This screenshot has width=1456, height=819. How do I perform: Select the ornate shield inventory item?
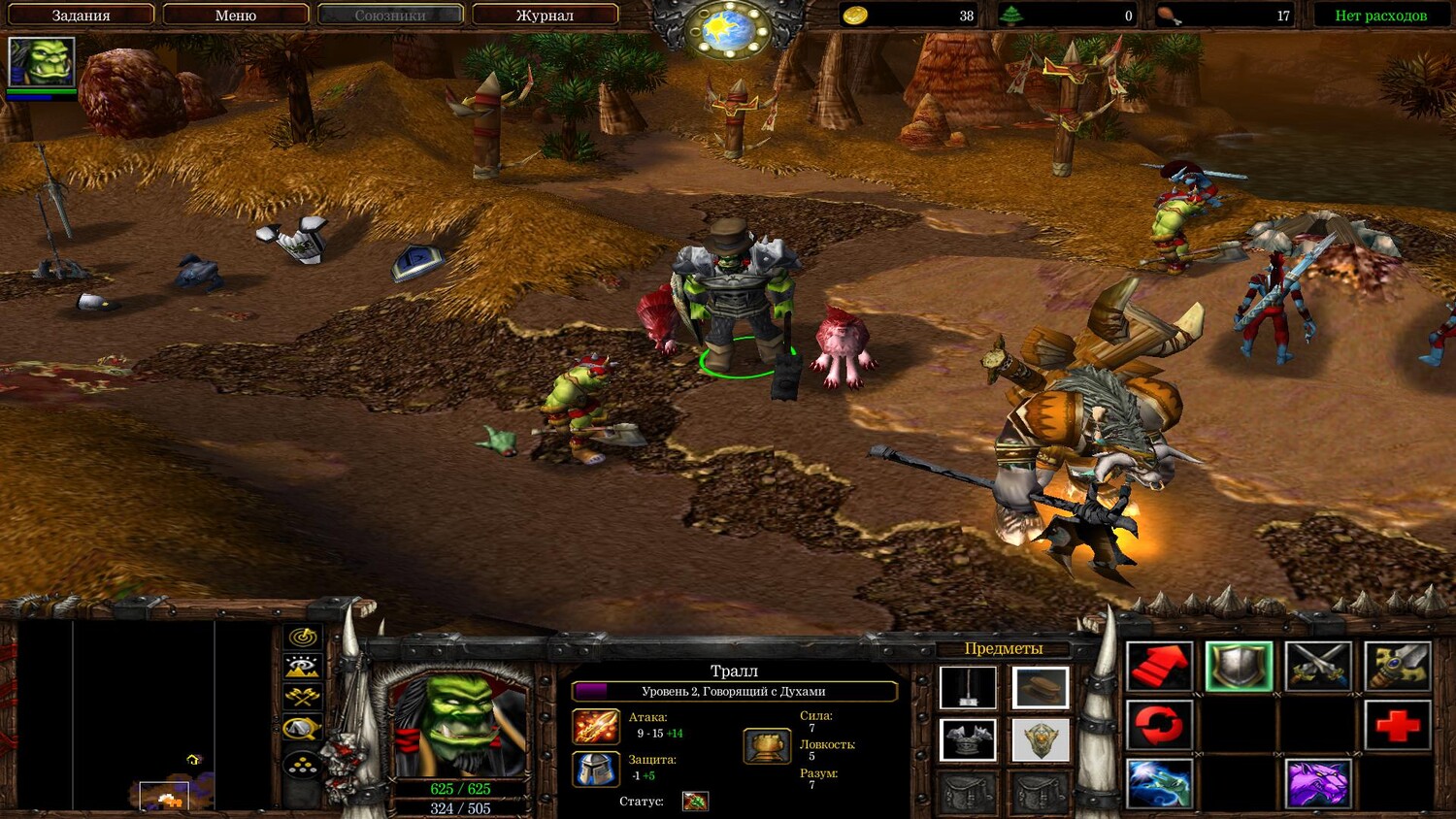coord(1041,739)
